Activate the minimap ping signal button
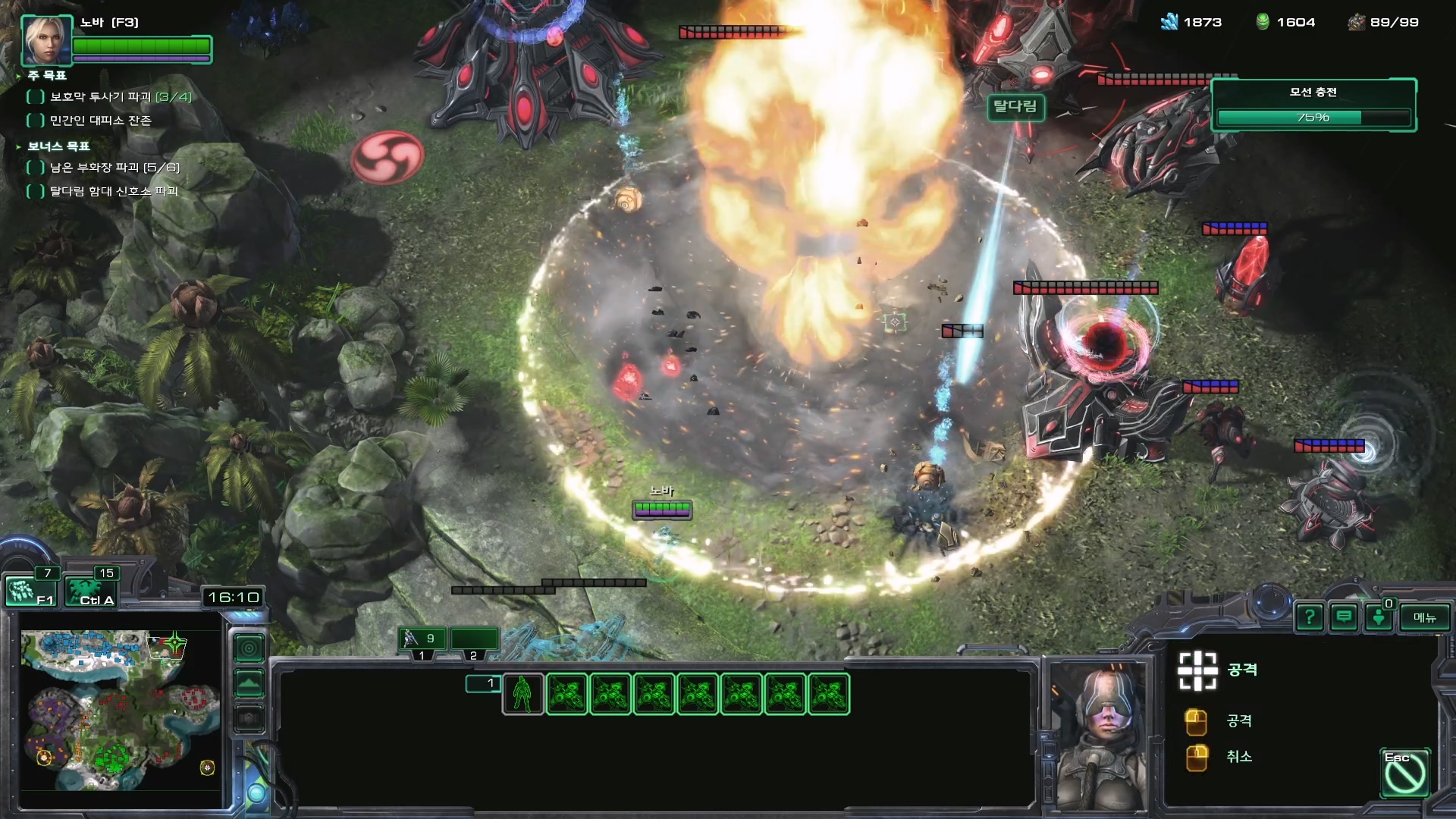1456x819 pixels. coord(249,648)
